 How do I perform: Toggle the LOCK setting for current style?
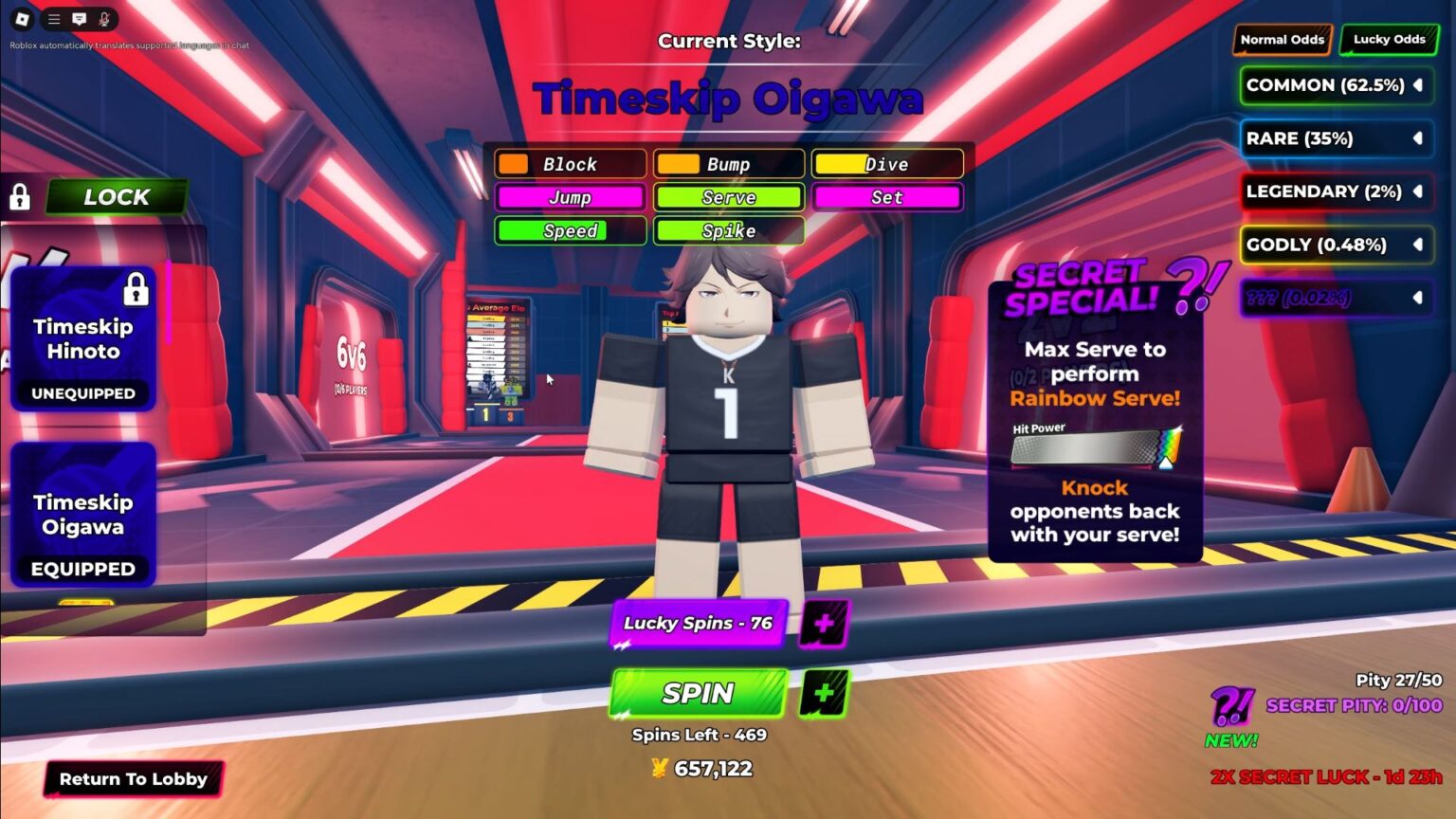coord(117,197)
